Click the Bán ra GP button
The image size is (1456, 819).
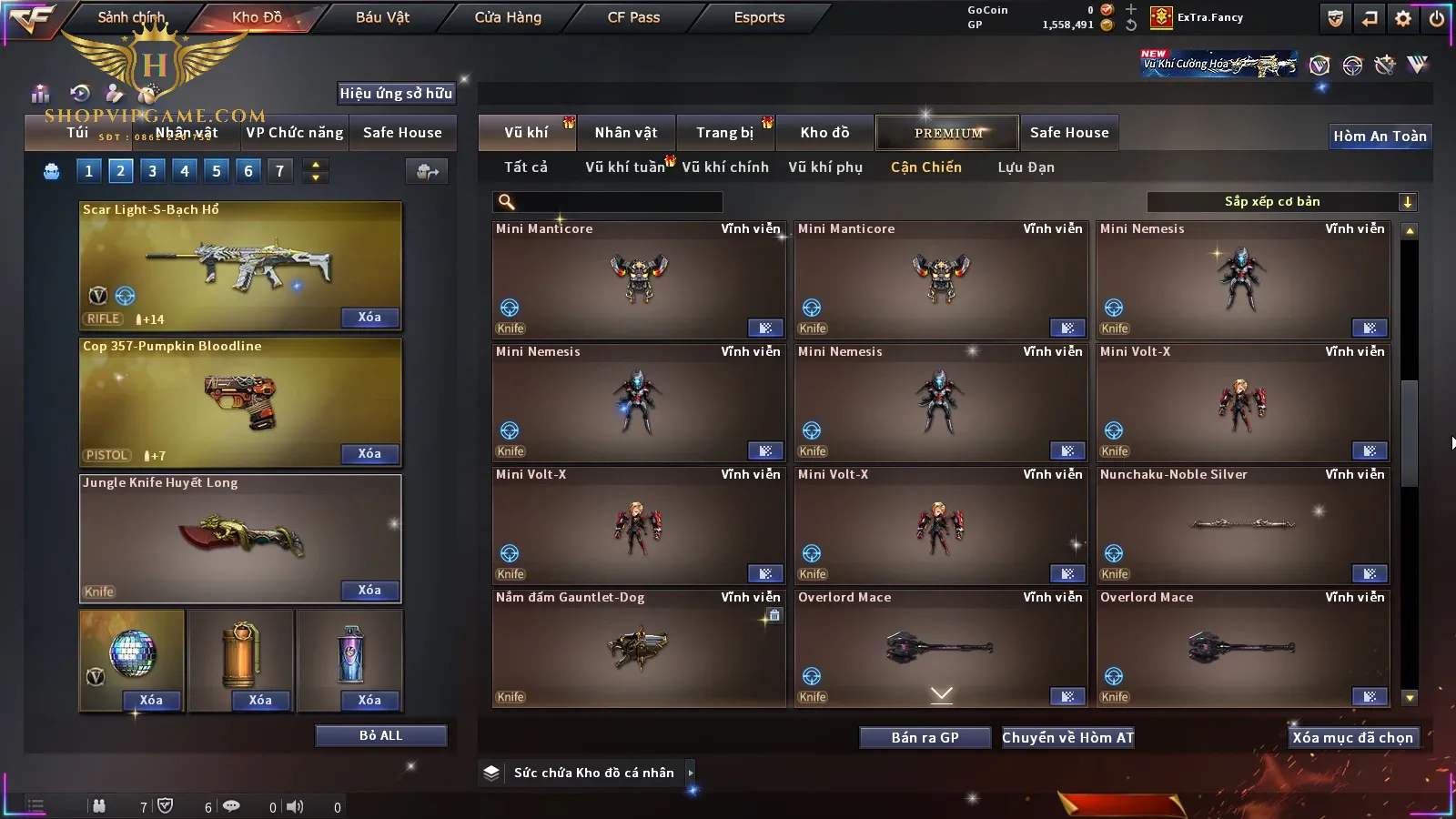(x=925, y=738)
